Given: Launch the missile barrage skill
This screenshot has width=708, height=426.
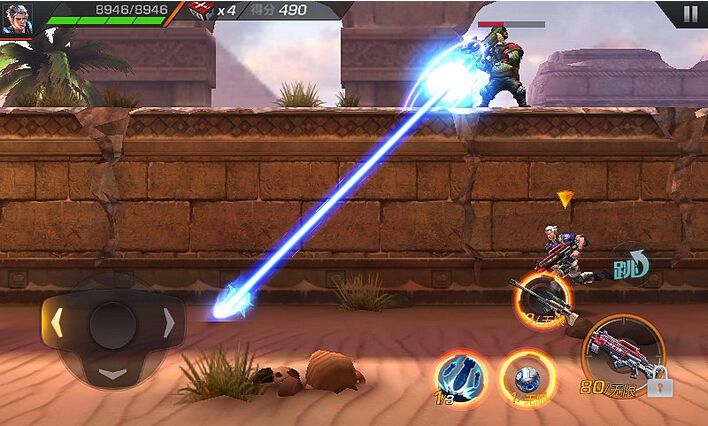Looking at the screenshot, I should tap(461, 377).
